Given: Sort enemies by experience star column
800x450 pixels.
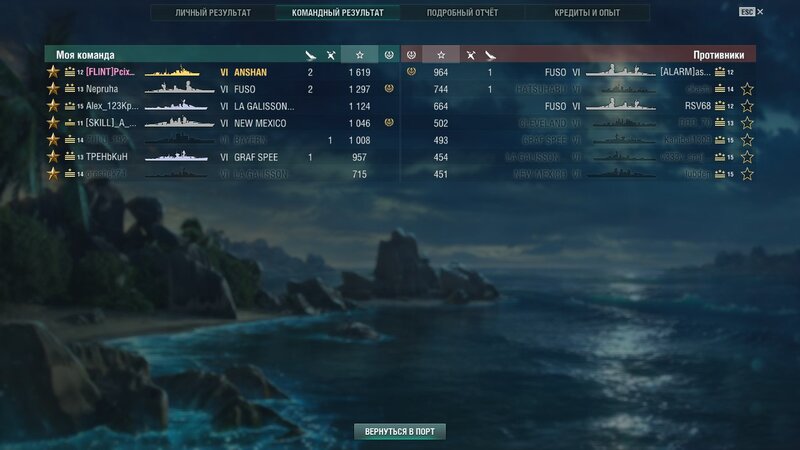Looking at the screenshot, I should 440,54.
